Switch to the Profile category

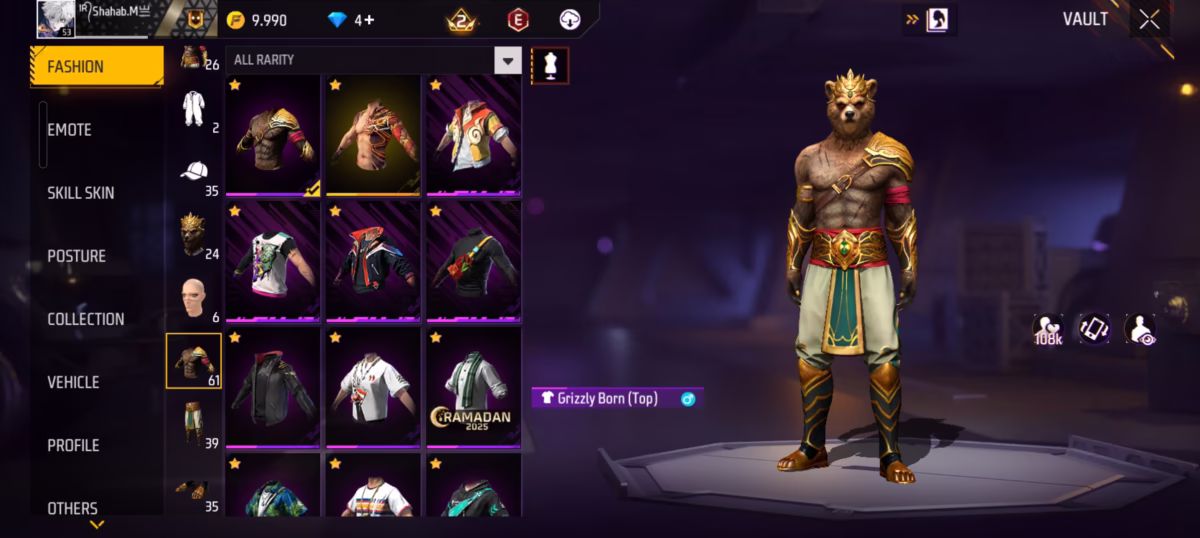74,445
